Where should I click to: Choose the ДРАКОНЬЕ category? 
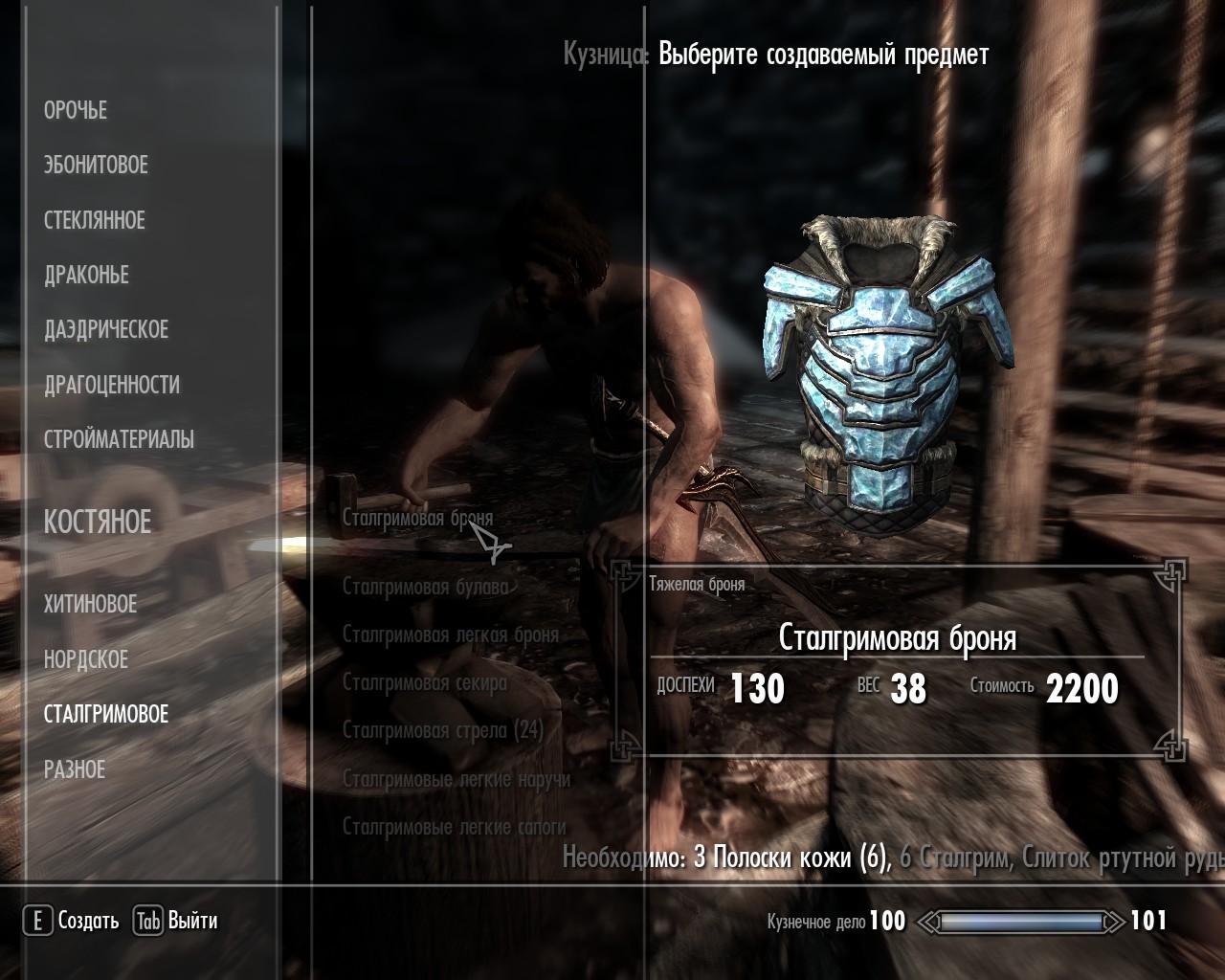[x=86, y=276]
